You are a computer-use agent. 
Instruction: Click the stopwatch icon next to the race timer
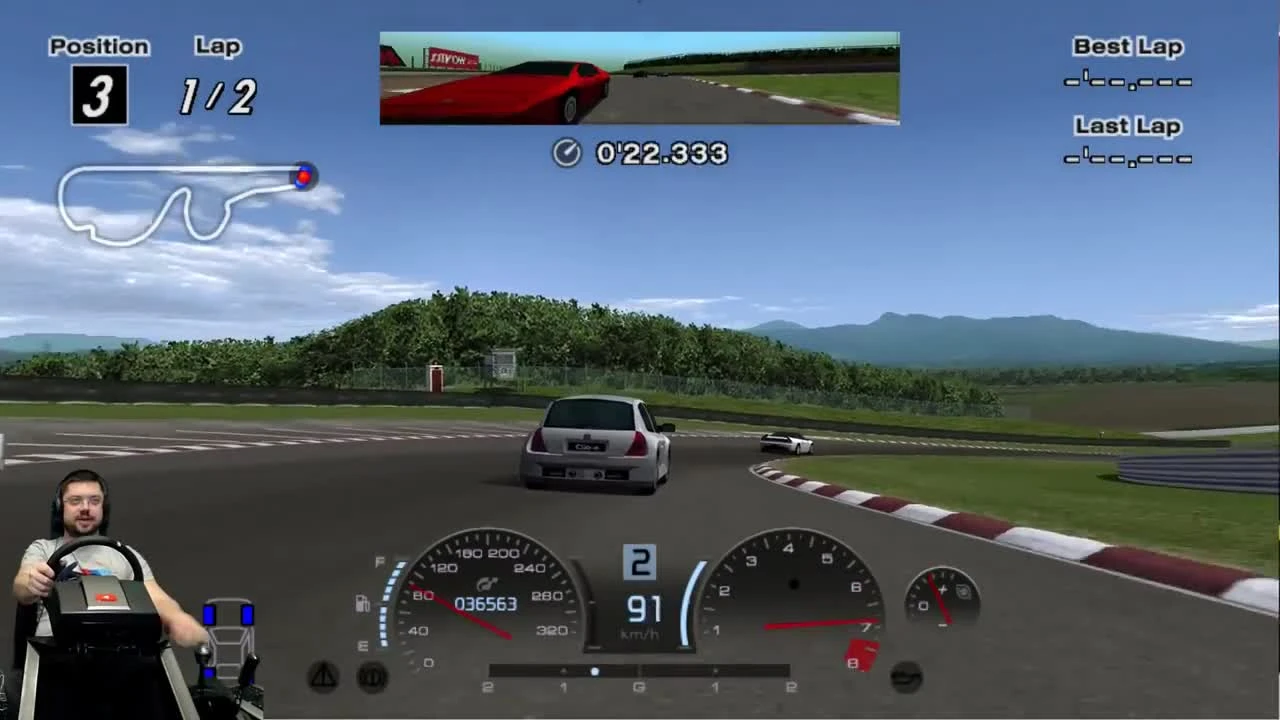click(x=567, y=154)
